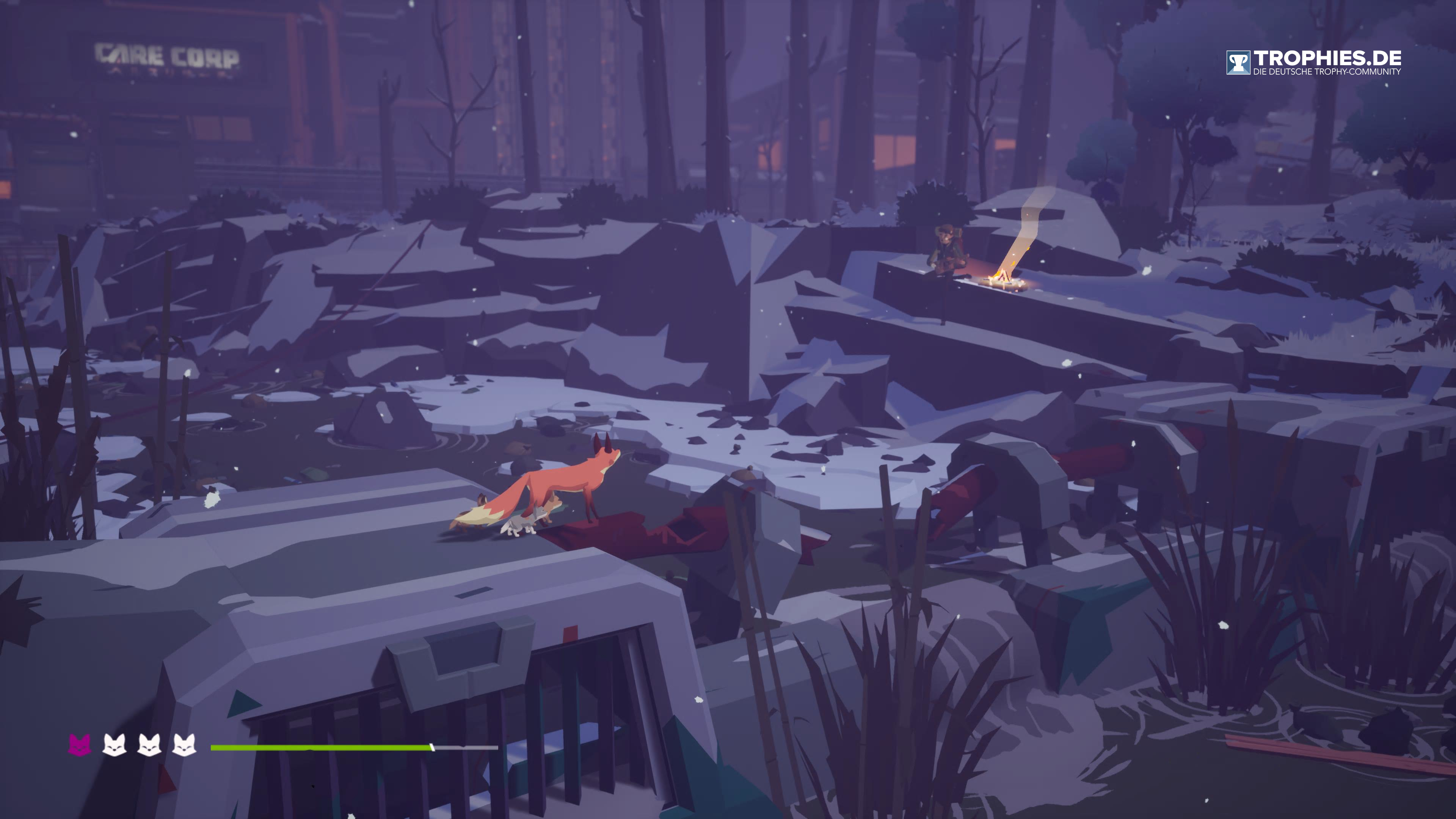
Task: Click the magenta fox cub icon
Action: point(80,745)
